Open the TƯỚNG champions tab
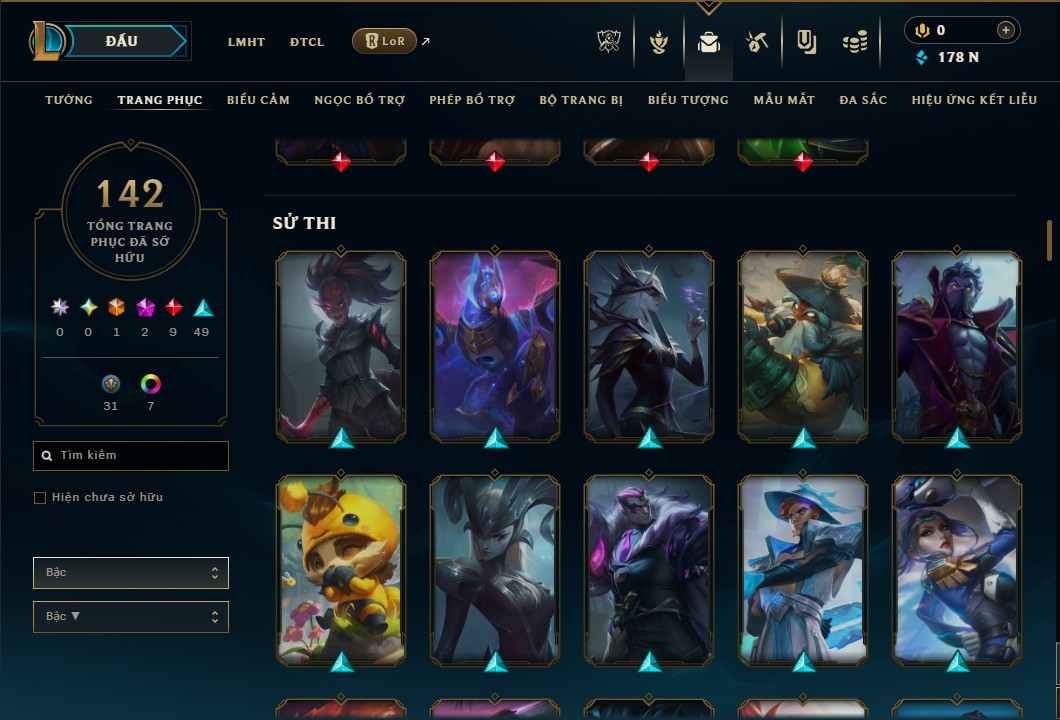 [x=69, y=100]
